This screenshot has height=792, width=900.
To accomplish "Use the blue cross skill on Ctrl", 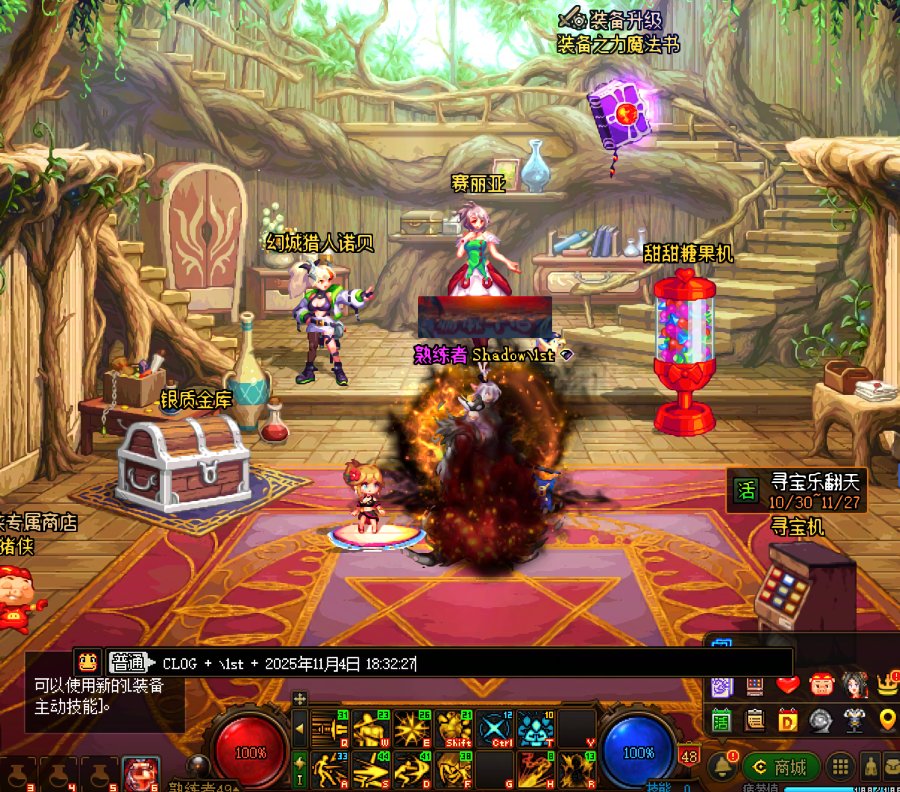I will [x=494, y=729].
